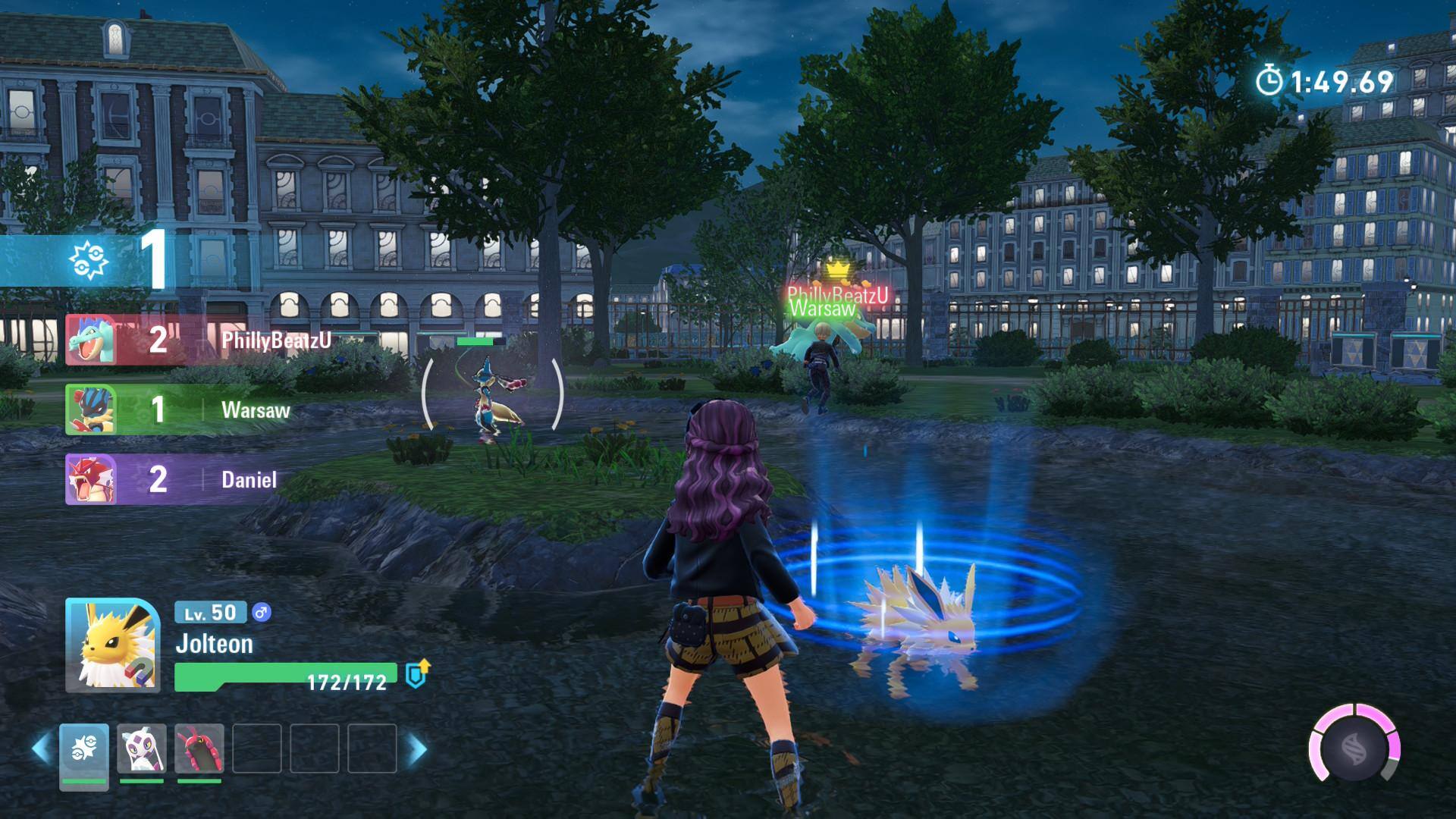Click the Jolteon portrait
Viewport: 1456px width, 819px height.
coord(112,645)
